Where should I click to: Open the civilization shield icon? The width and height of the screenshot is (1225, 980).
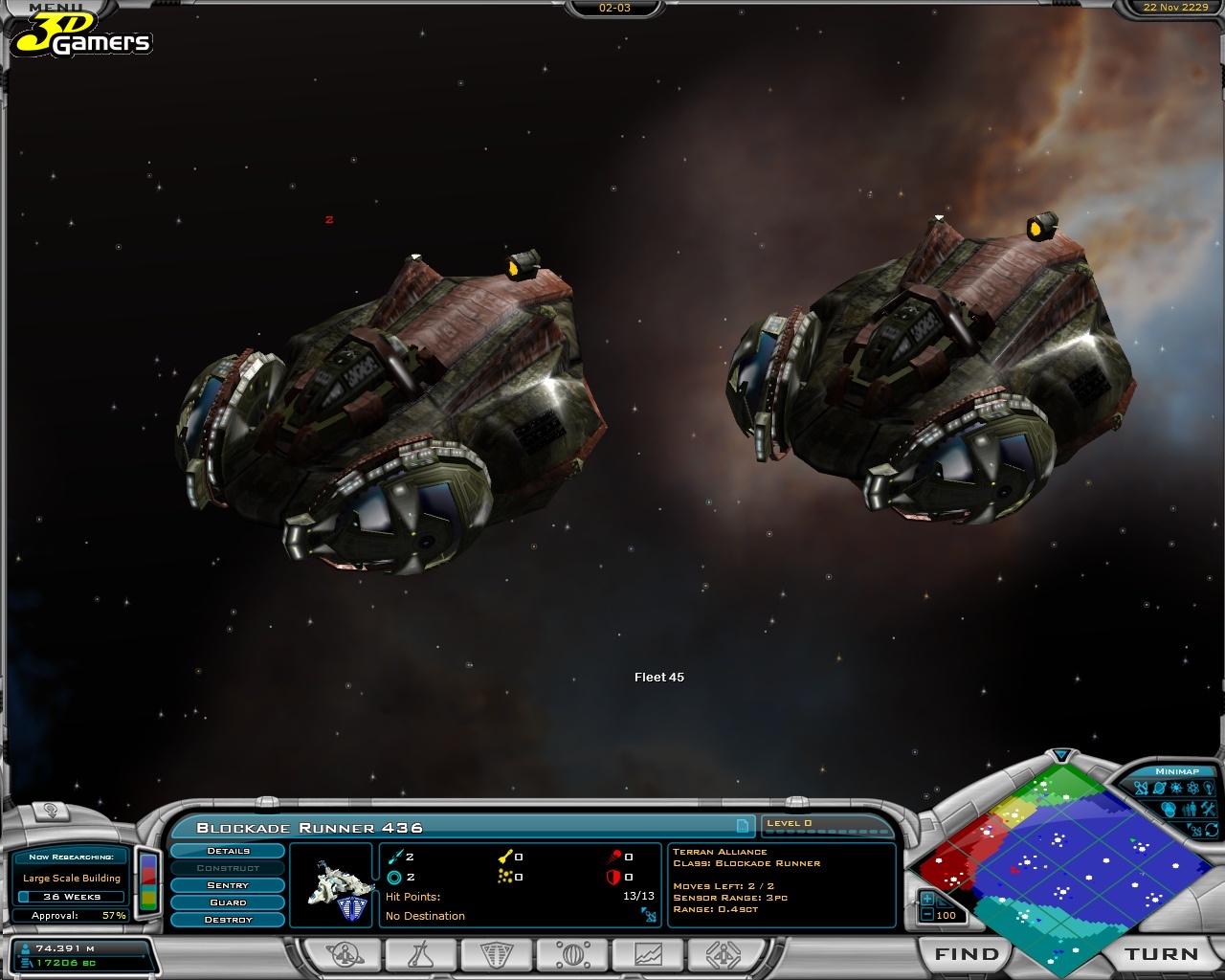pyautogui.click(x=495, y=954)
